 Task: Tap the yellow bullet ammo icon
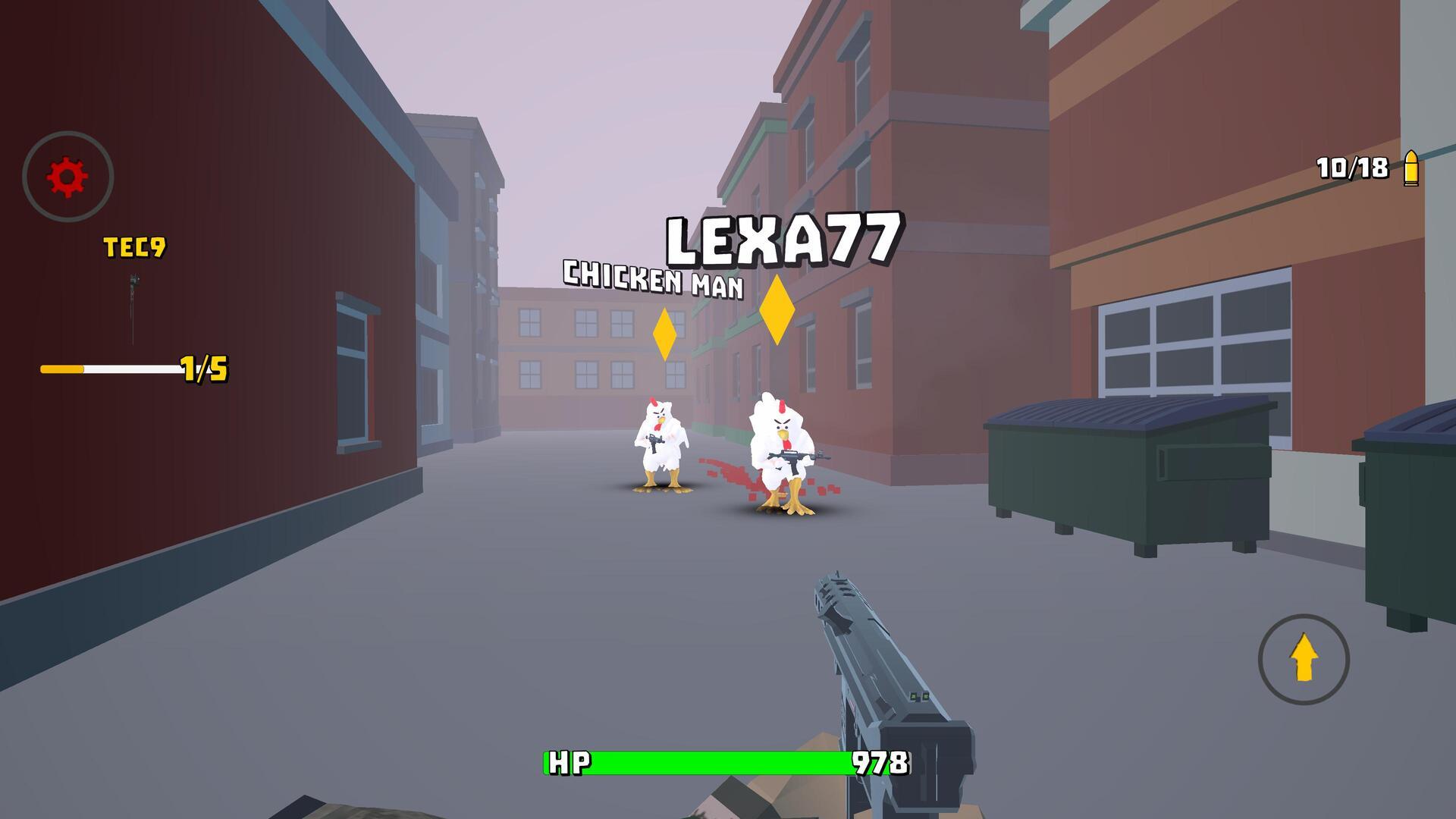click(x=1410, y=166)
